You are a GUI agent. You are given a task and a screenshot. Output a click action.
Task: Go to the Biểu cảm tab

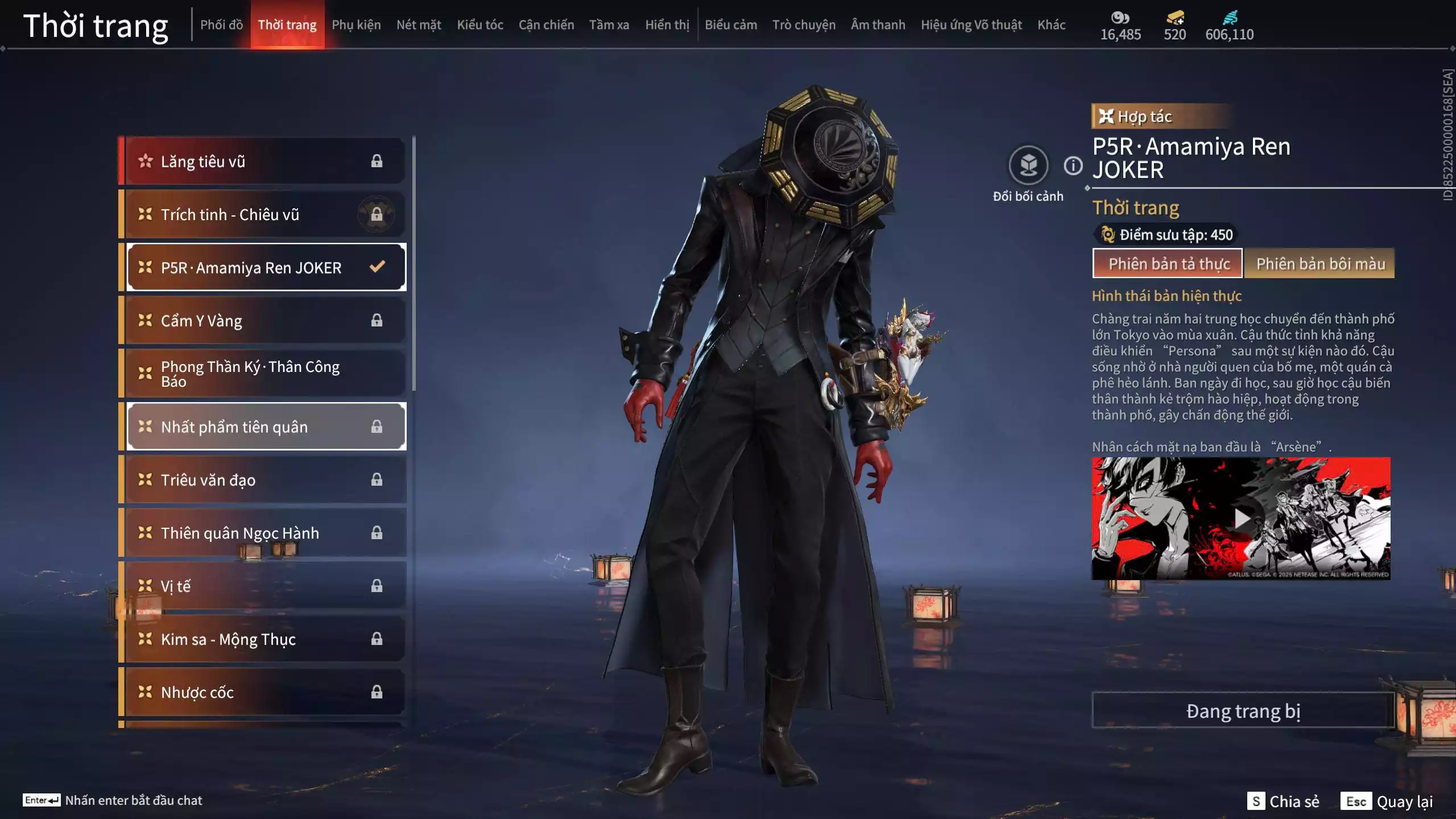pos(731,25)
